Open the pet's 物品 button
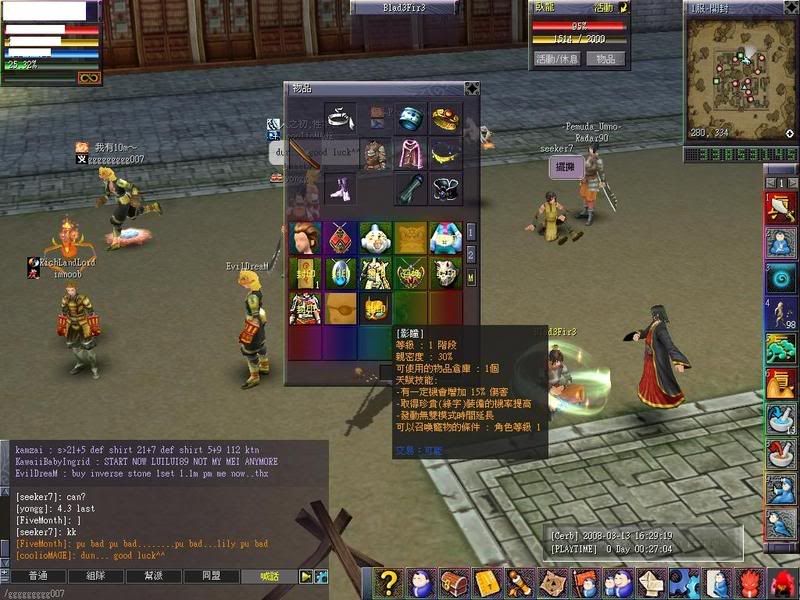 (606, 59)
